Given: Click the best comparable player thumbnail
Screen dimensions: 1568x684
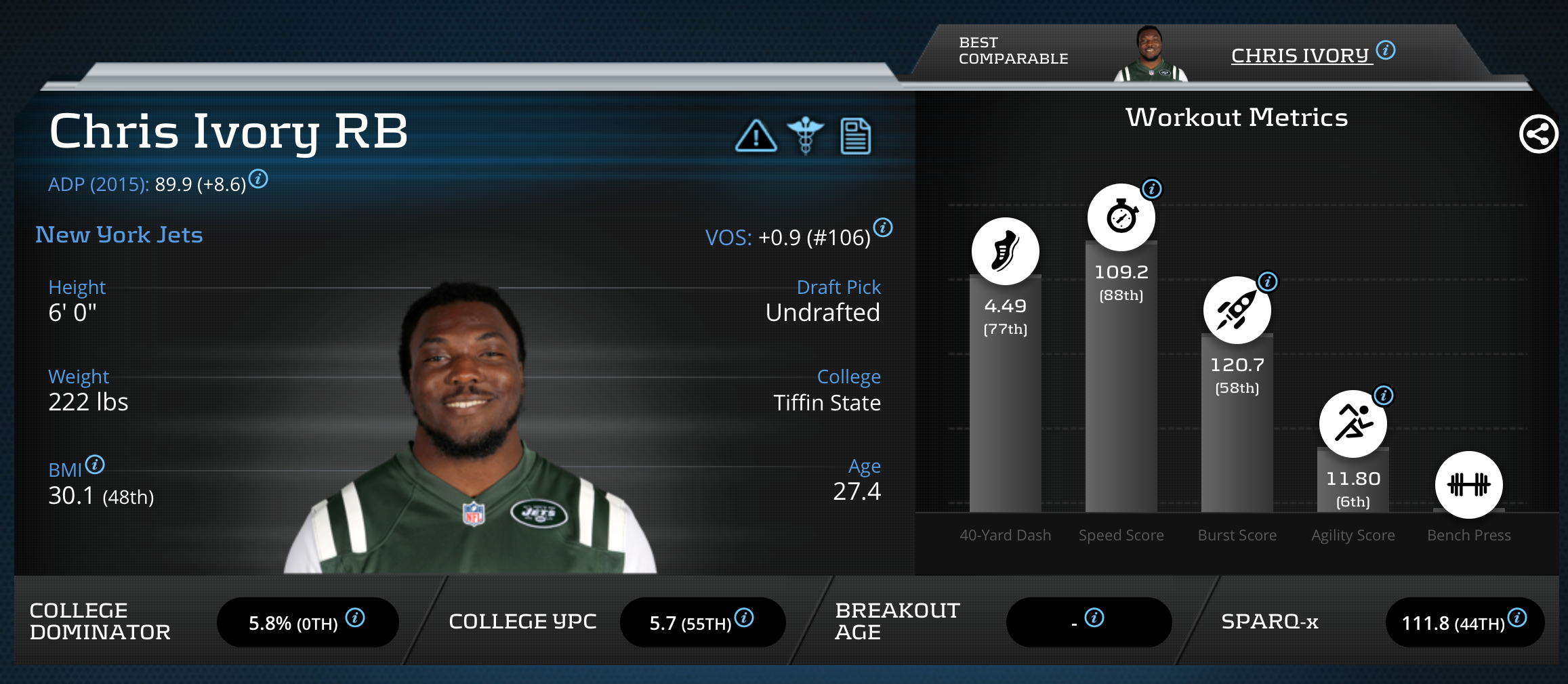Looking at the screenshot, I should pos(1151,54).
